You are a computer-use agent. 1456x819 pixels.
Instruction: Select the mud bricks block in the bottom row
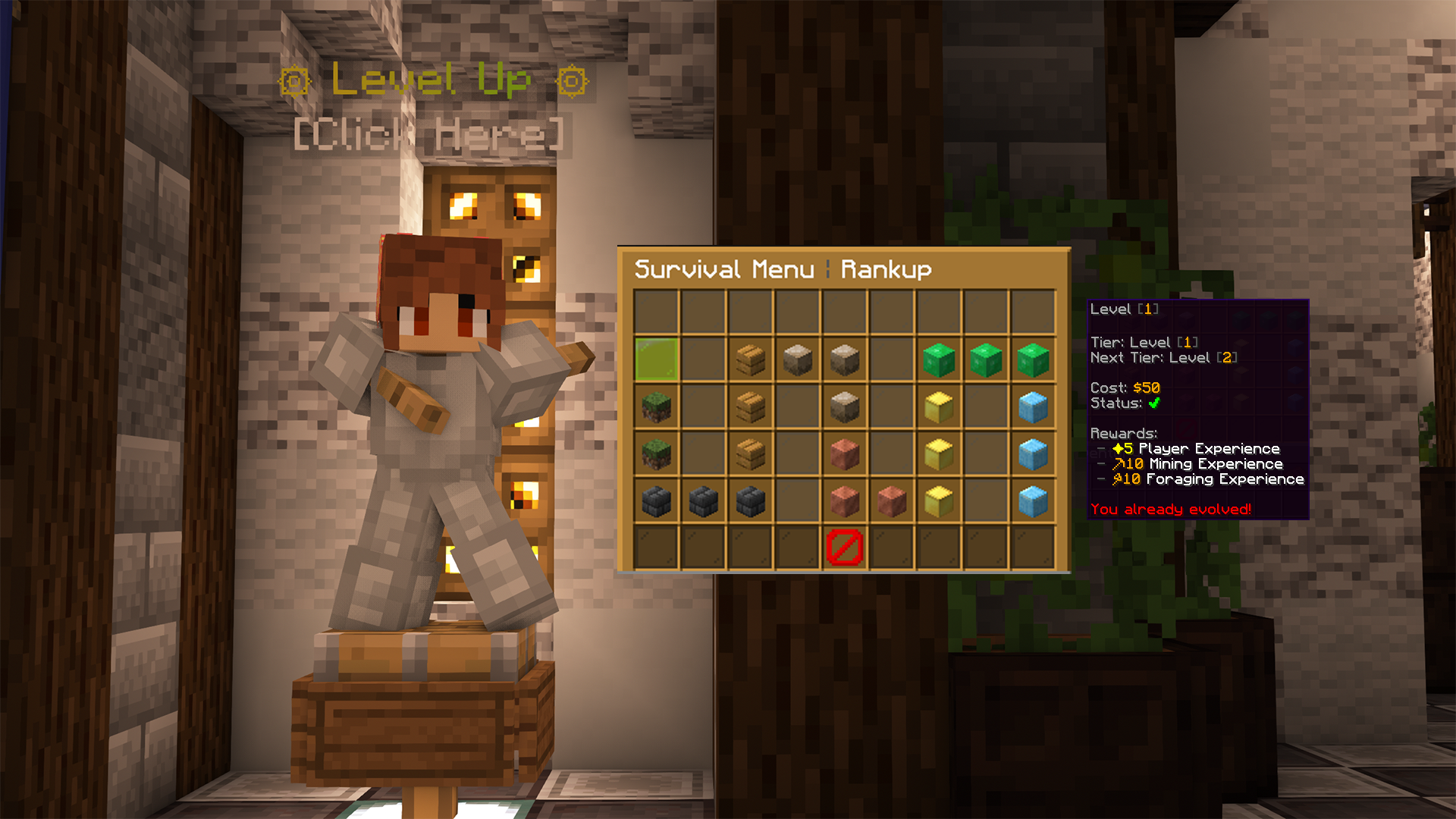coord(843,500)
